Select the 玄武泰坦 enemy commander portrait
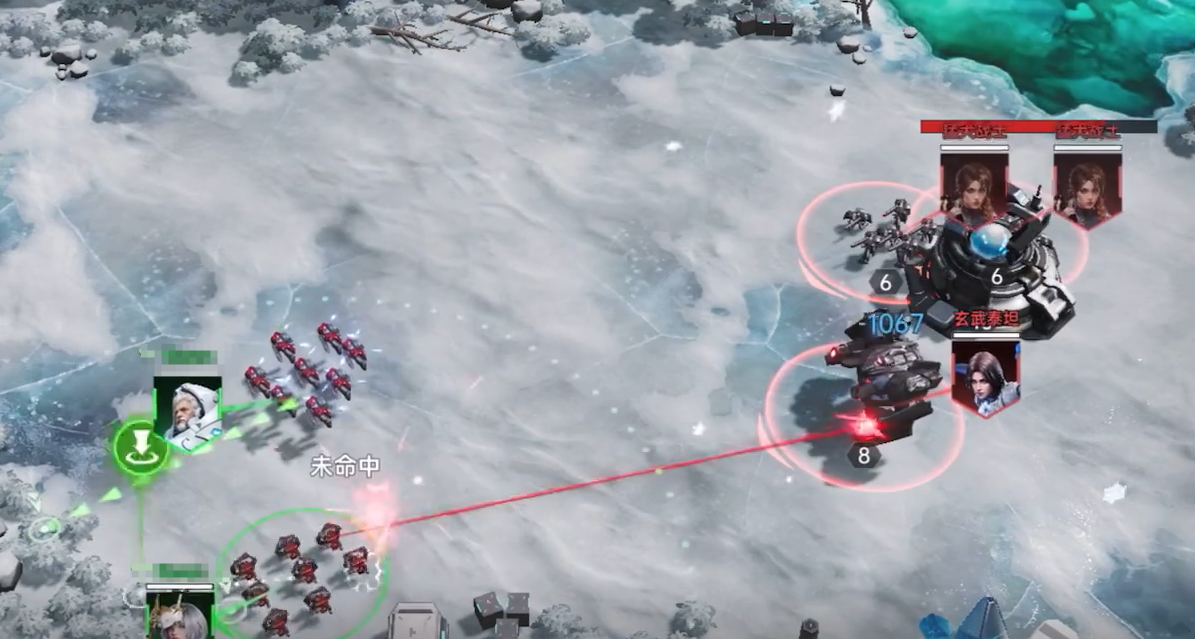This screenshot has width=1195, height=639. click(984, 372)
